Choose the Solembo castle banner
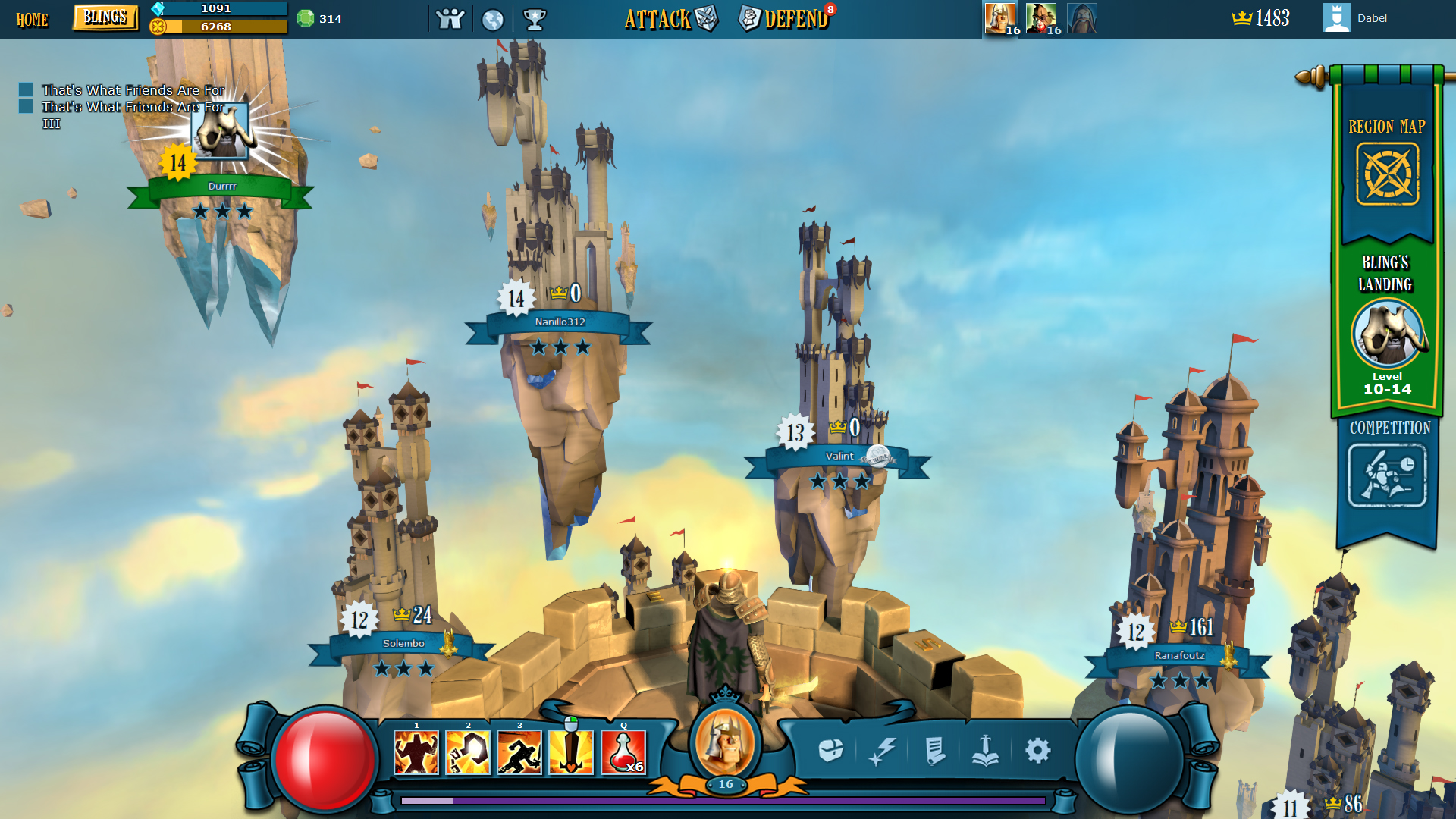Screen dimensions: 1456x819 point(403,644)
